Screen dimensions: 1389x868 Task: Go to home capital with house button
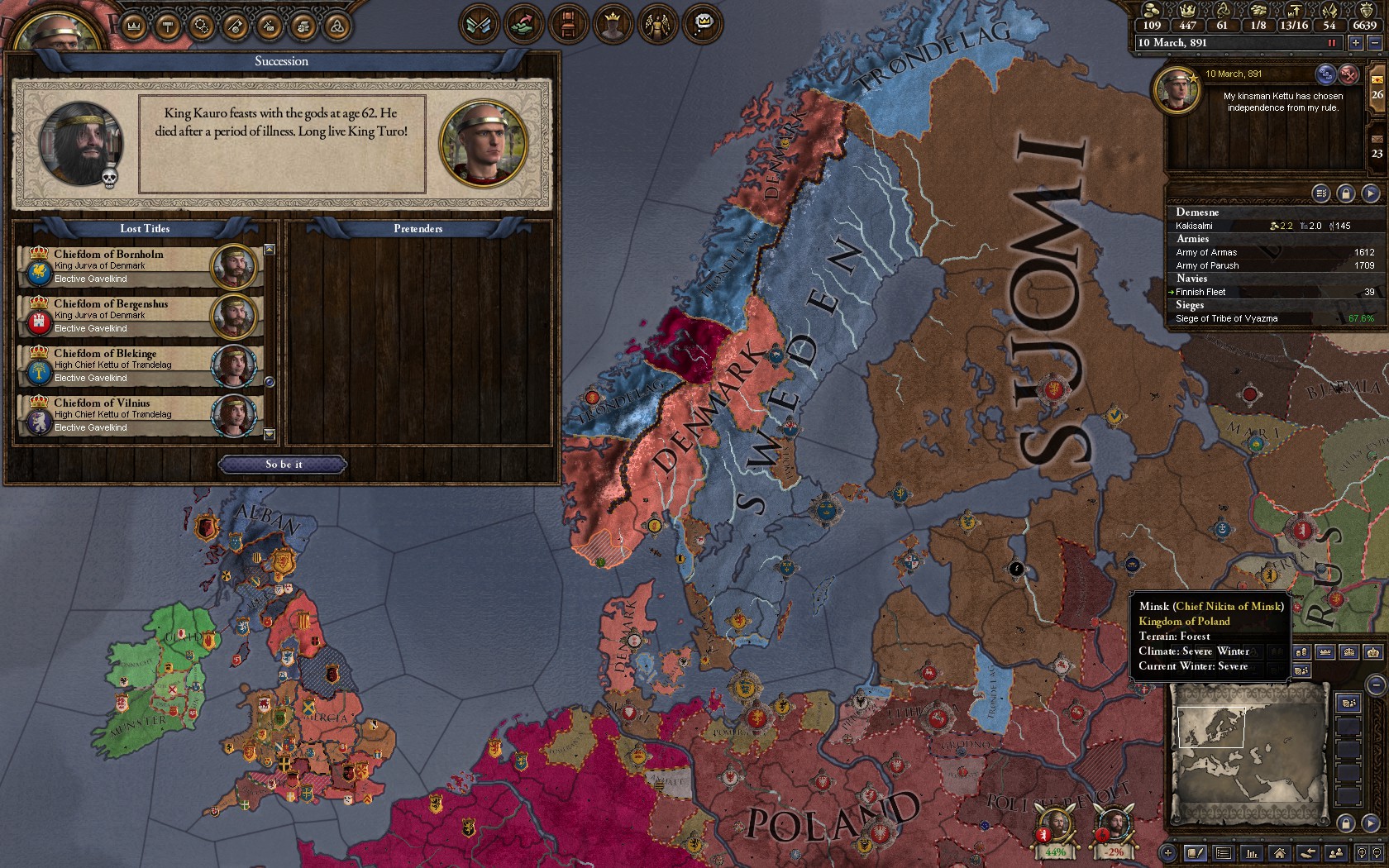(1280, 853)
